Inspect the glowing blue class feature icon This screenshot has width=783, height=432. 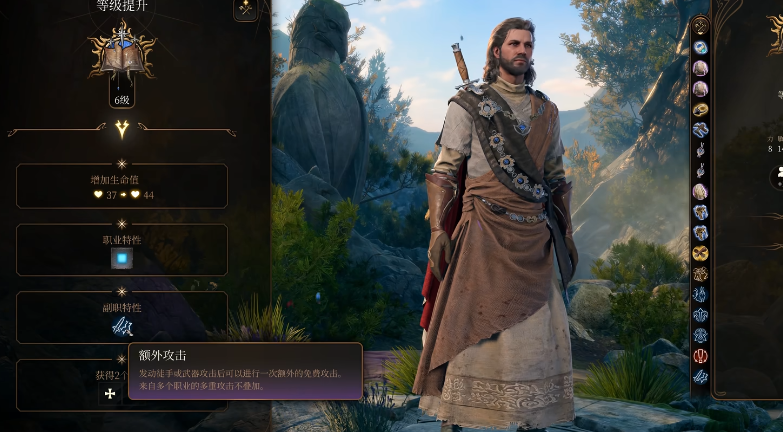point(122,259)
